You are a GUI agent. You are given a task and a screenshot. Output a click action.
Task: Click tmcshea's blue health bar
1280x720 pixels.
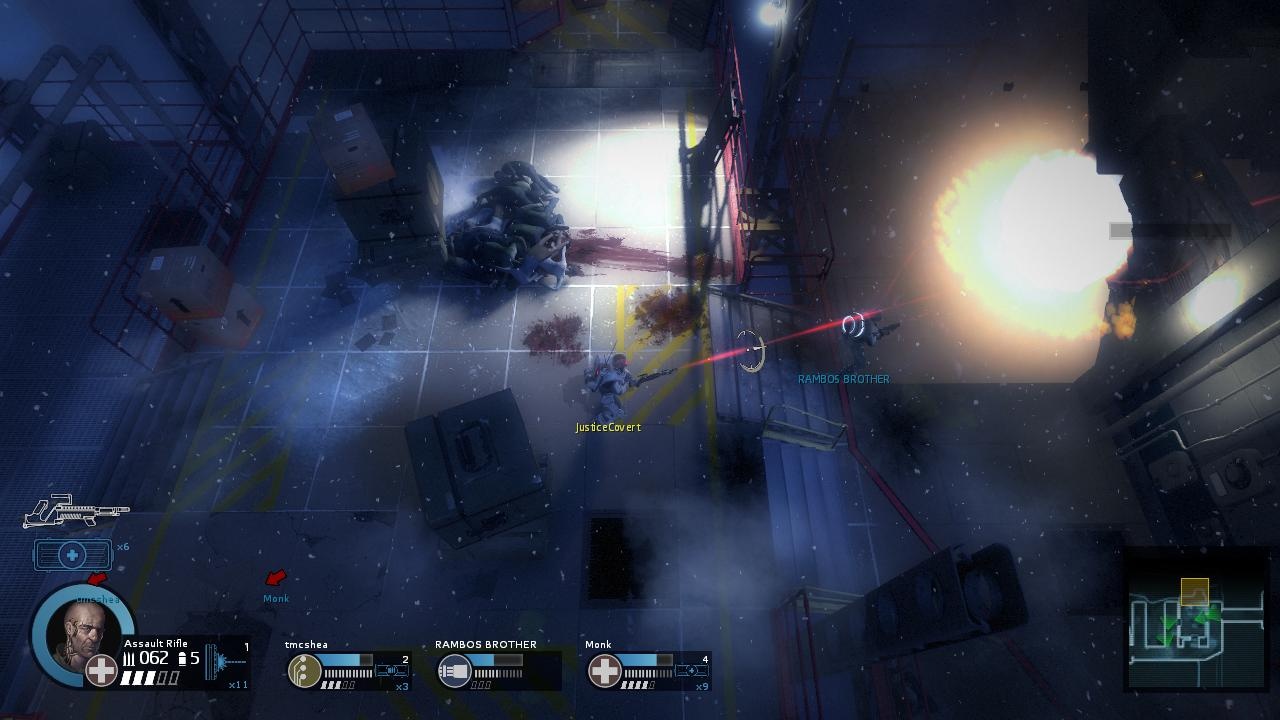coord(342,659)
